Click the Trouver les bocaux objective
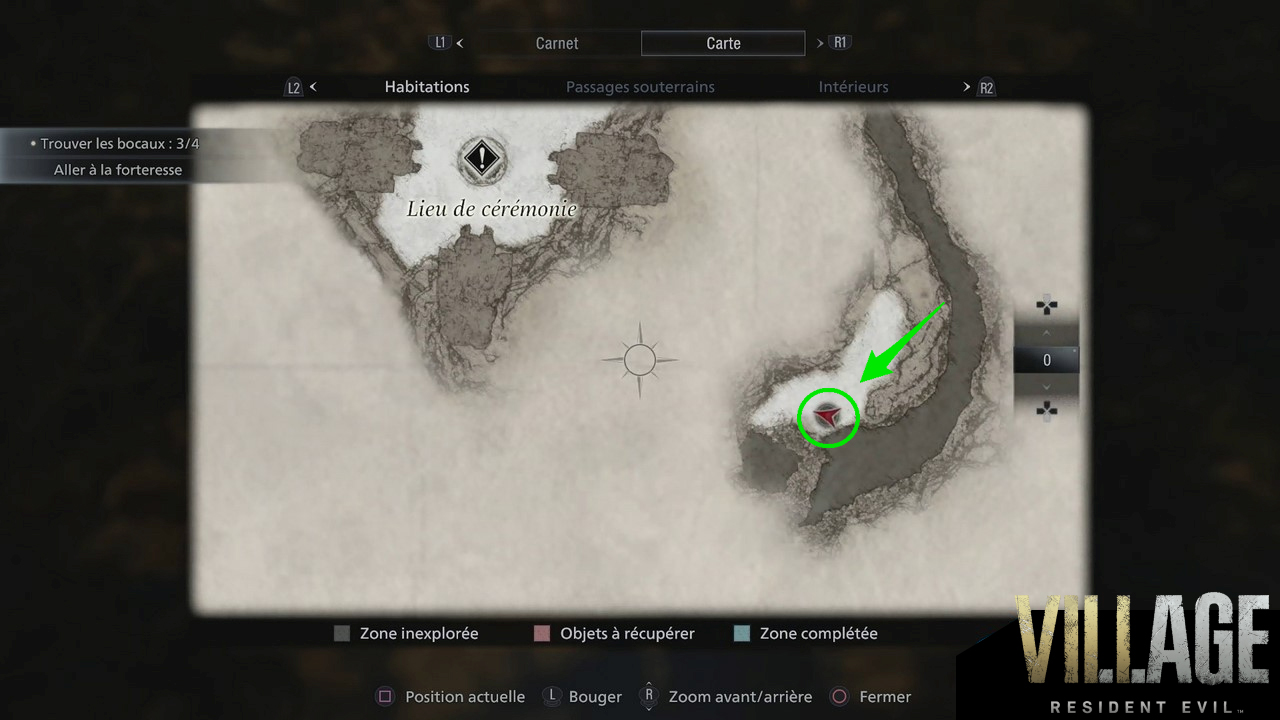This screenshot has height=720, width=1280. [x=118, y=144]
